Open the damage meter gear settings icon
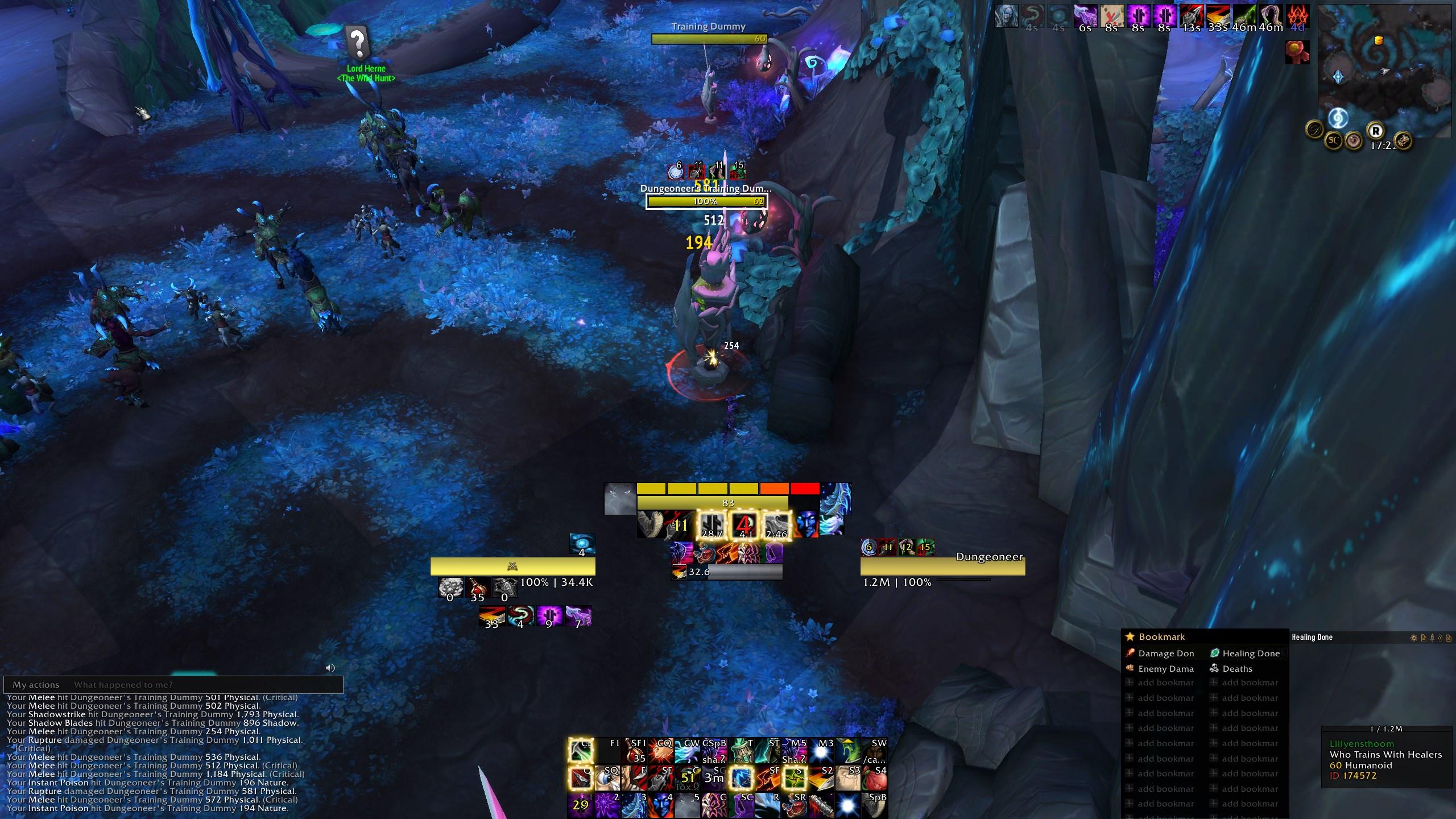This screenshot has height=819, width=1456. pos(1413,638)
